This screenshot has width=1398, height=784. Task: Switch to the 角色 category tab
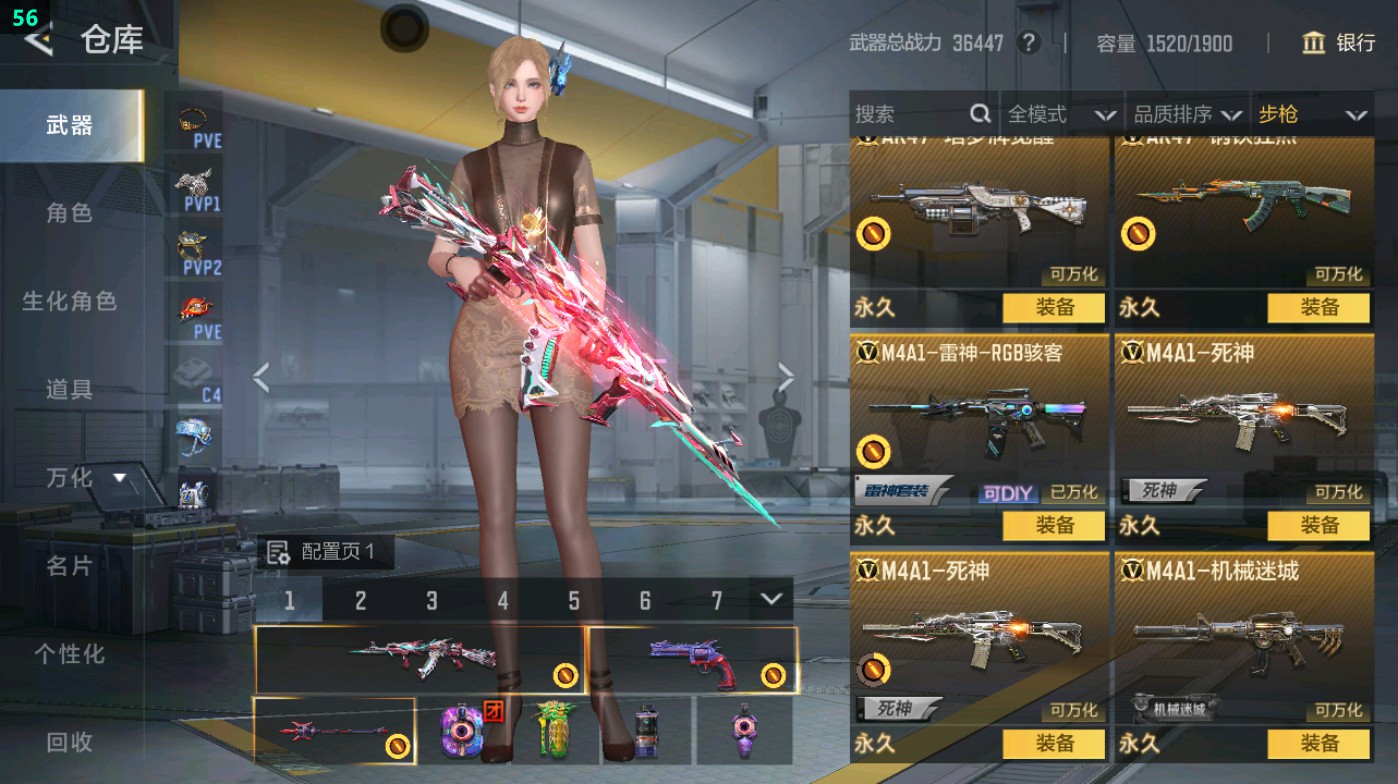point(69,213)
